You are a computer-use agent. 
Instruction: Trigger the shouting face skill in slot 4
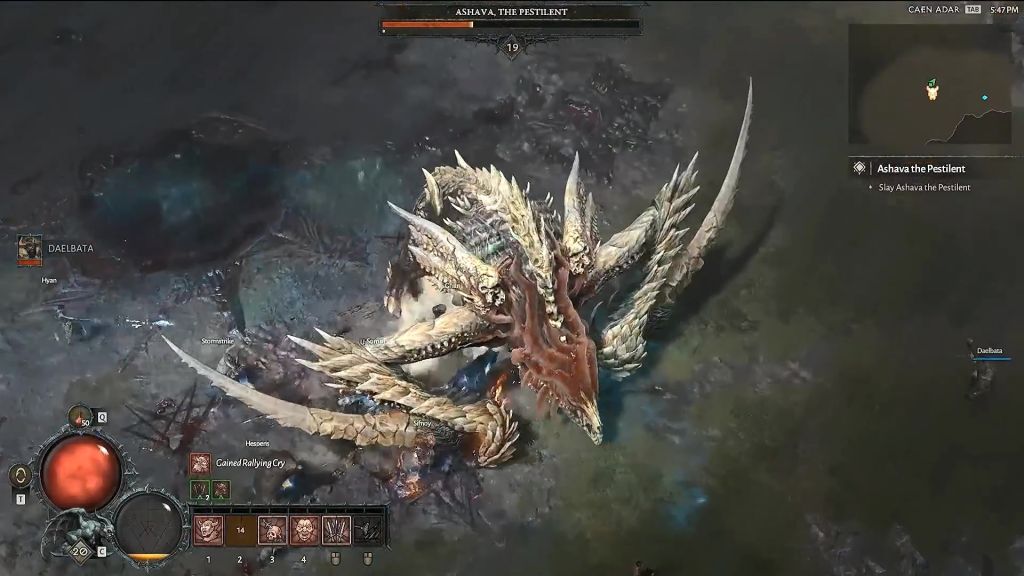304,530
